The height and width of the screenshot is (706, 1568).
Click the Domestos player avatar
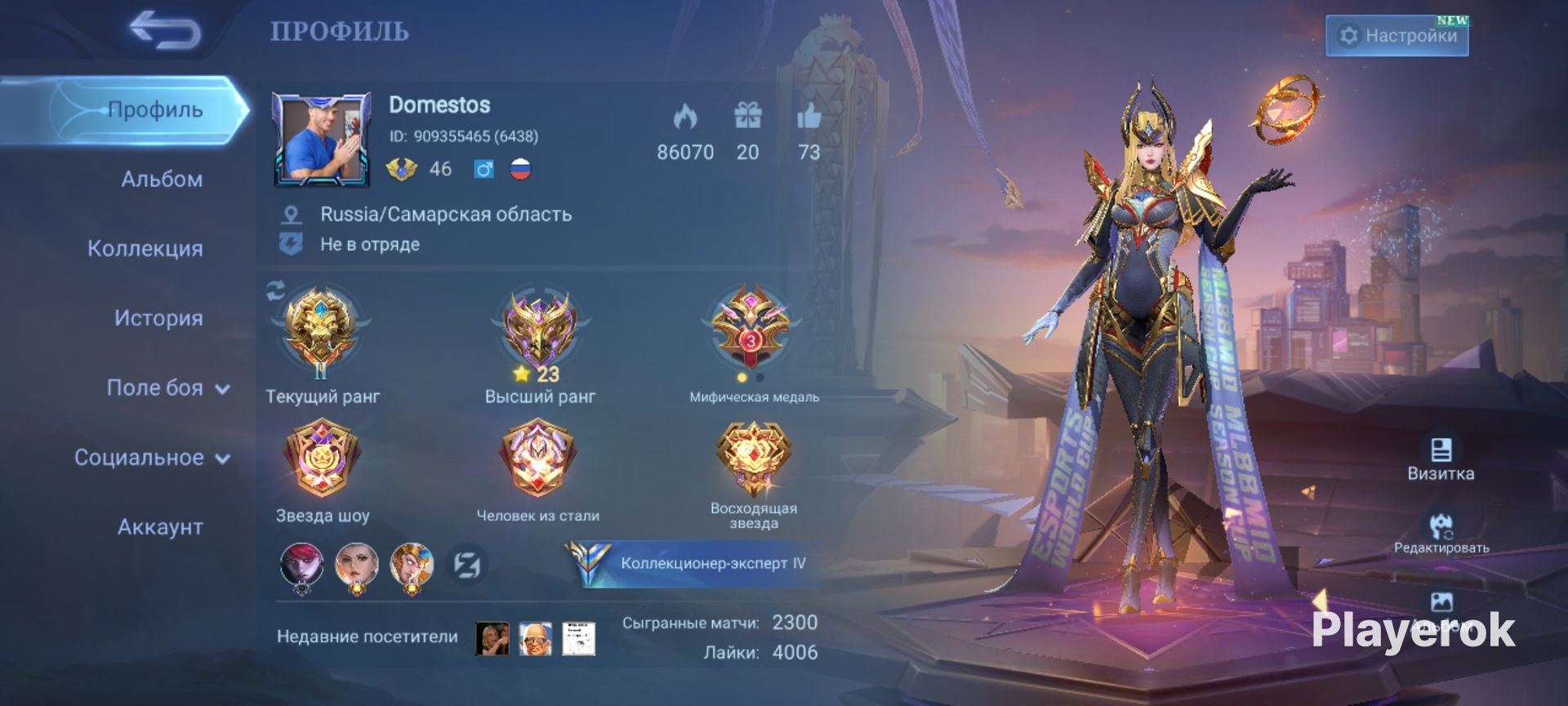(322, 136)
